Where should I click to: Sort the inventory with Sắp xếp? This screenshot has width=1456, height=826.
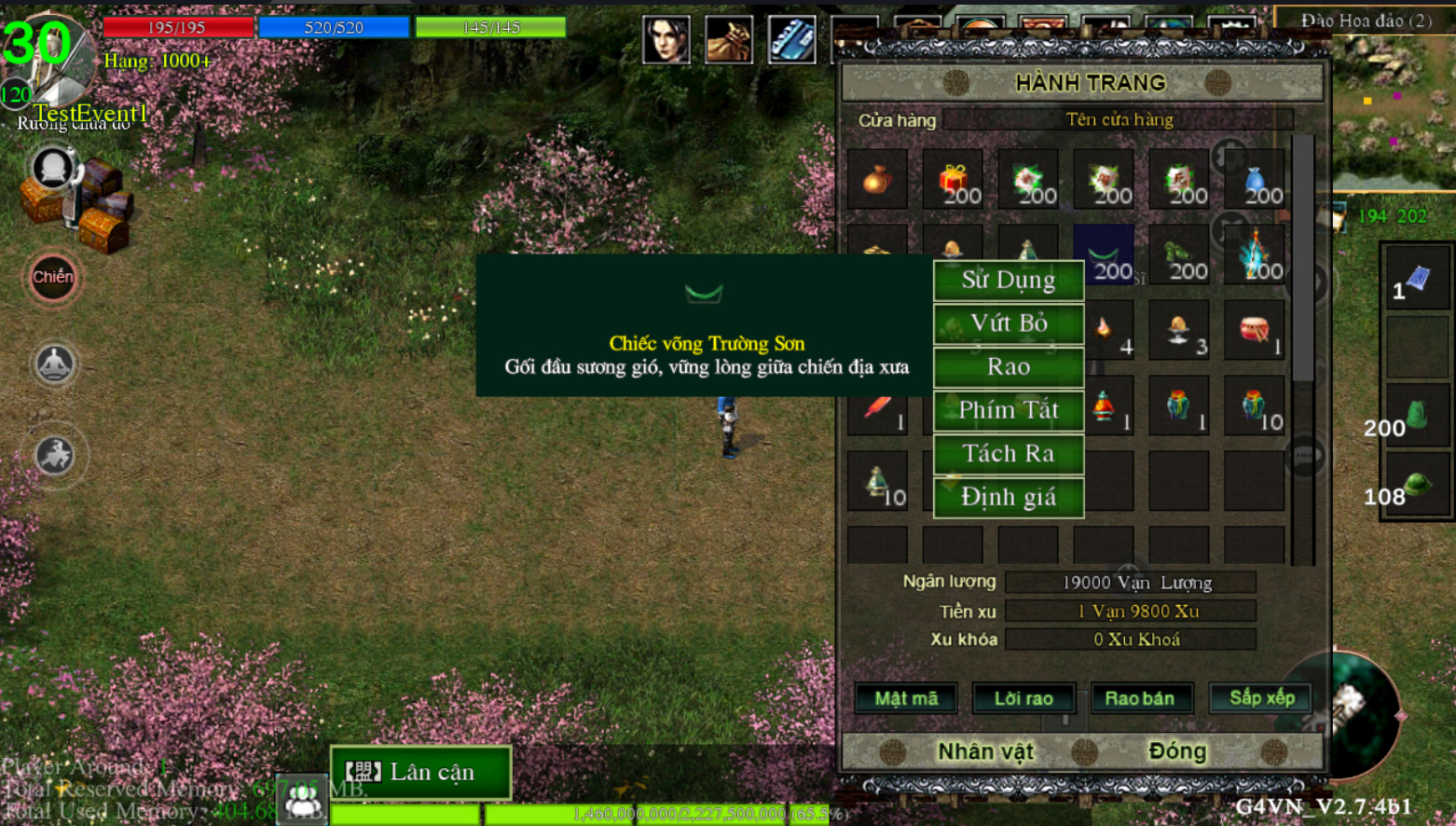[x=1261, y=698]
